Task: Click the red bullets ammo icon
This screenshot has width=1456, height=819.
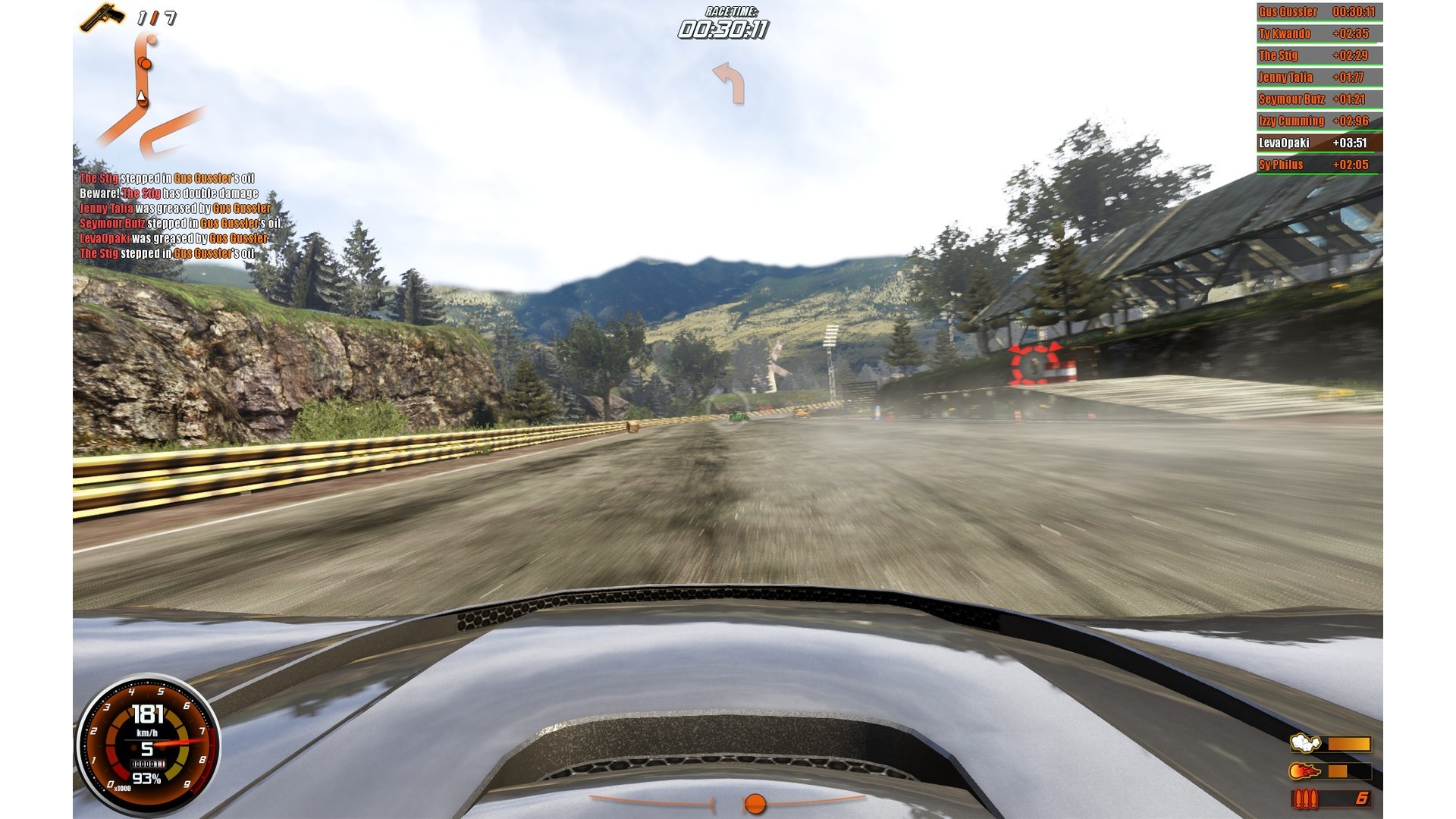Action: point(1305,799)
